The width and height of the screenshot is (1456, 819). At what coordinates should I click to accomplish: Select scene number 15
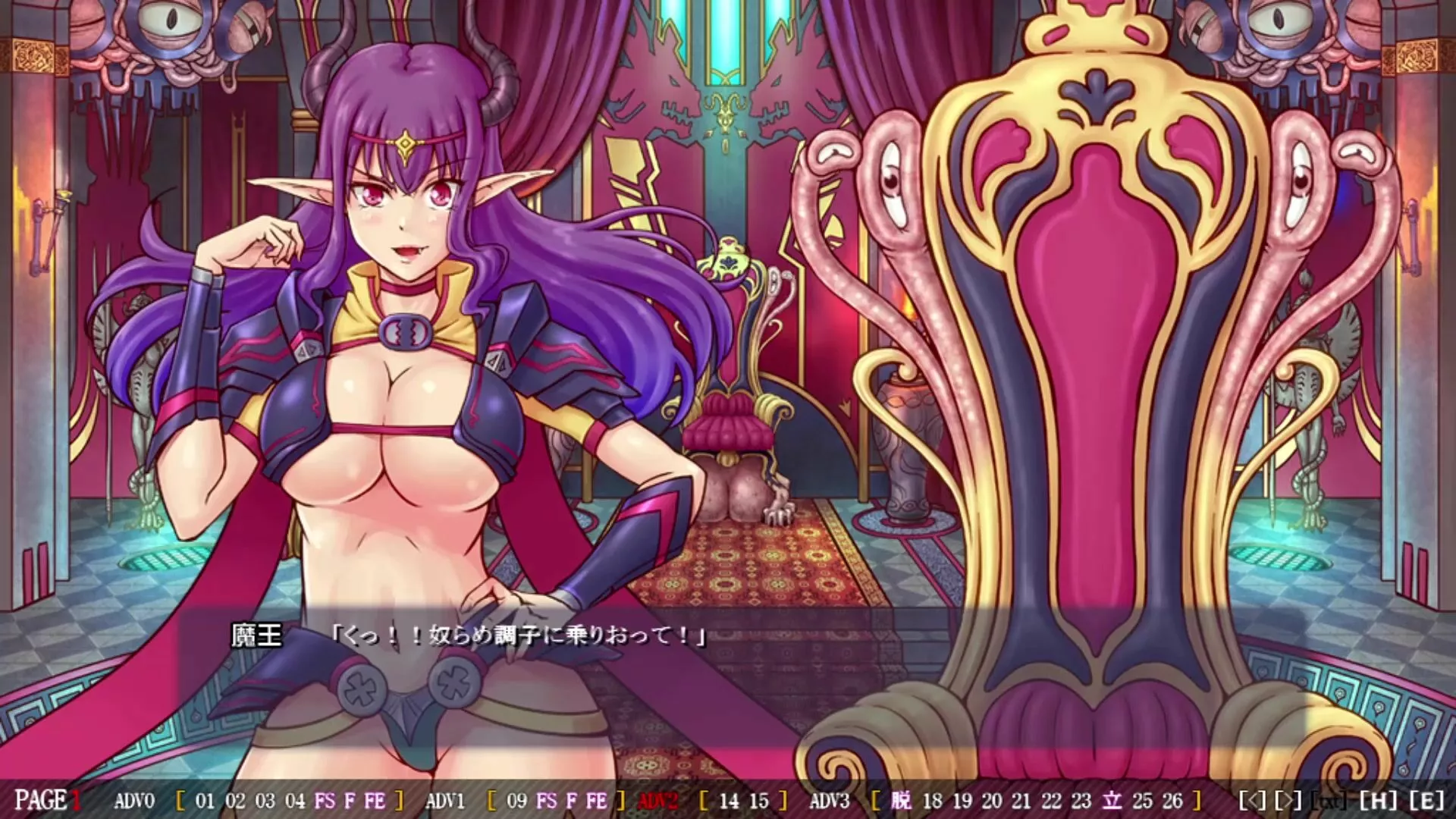758,800
